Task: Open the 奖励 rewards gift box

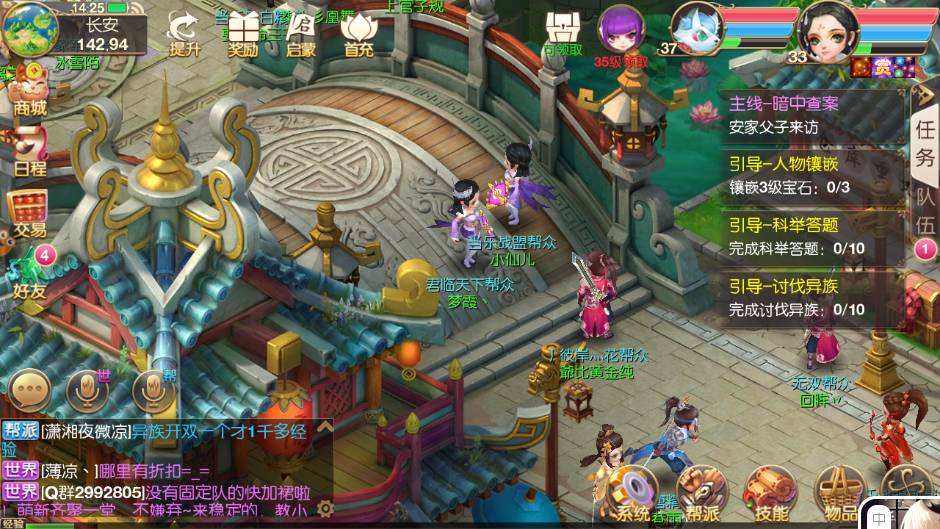Action: click(243, 33)
